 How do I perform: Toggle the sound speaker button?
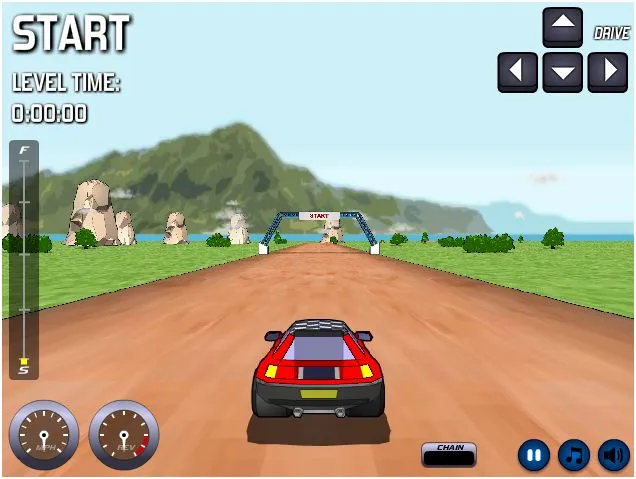click(614, 456)
